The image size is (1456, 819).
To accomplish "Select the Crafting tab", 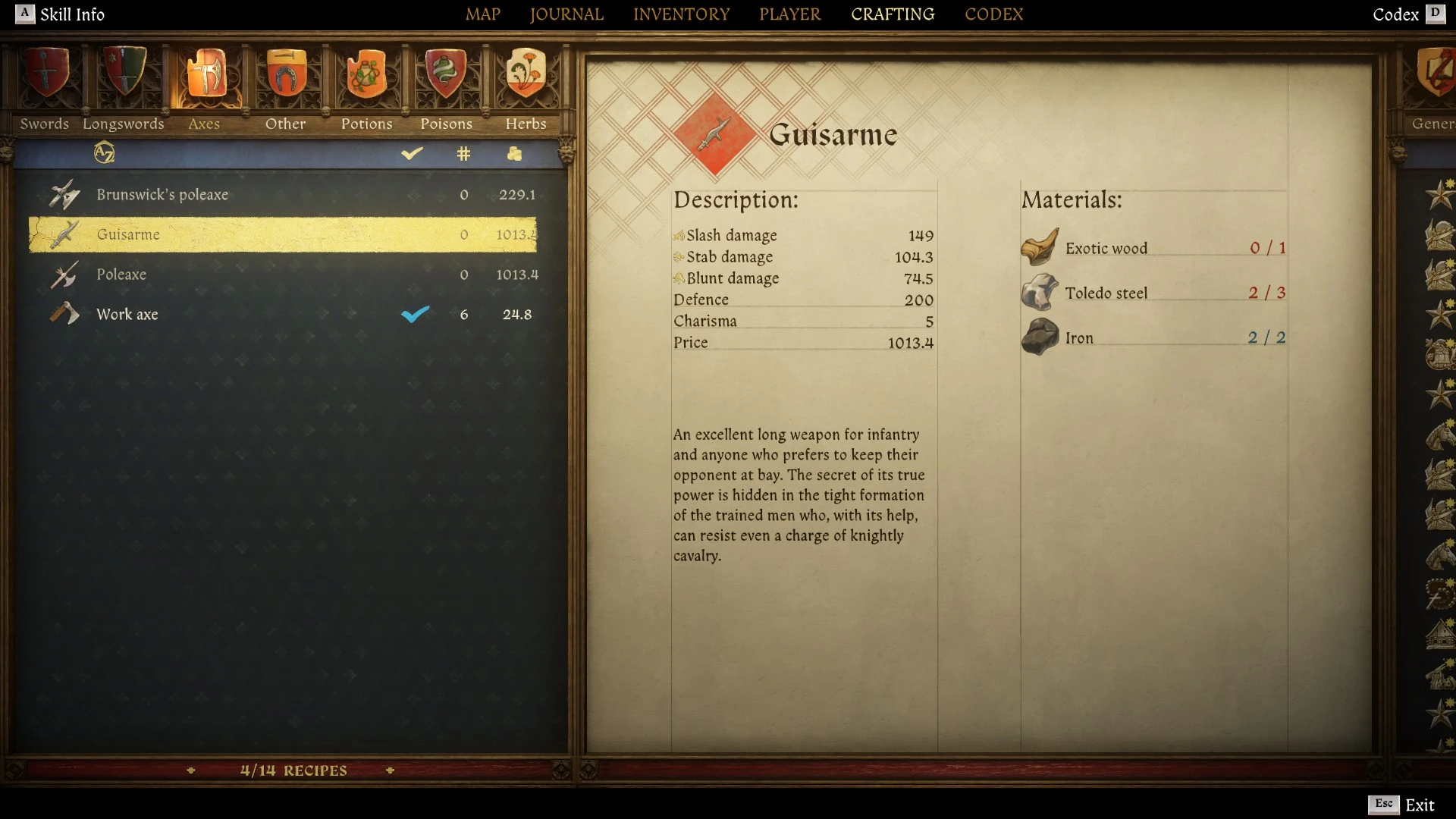I will tap(892, 14).
